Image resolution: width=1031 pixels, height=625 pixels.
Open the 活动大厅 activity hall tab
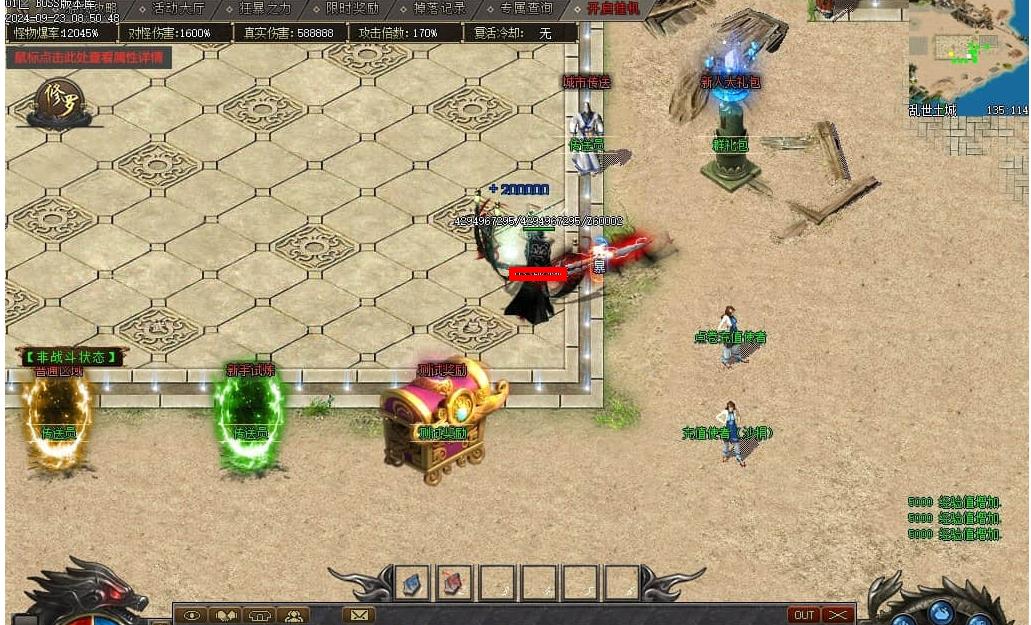(178, 8)
